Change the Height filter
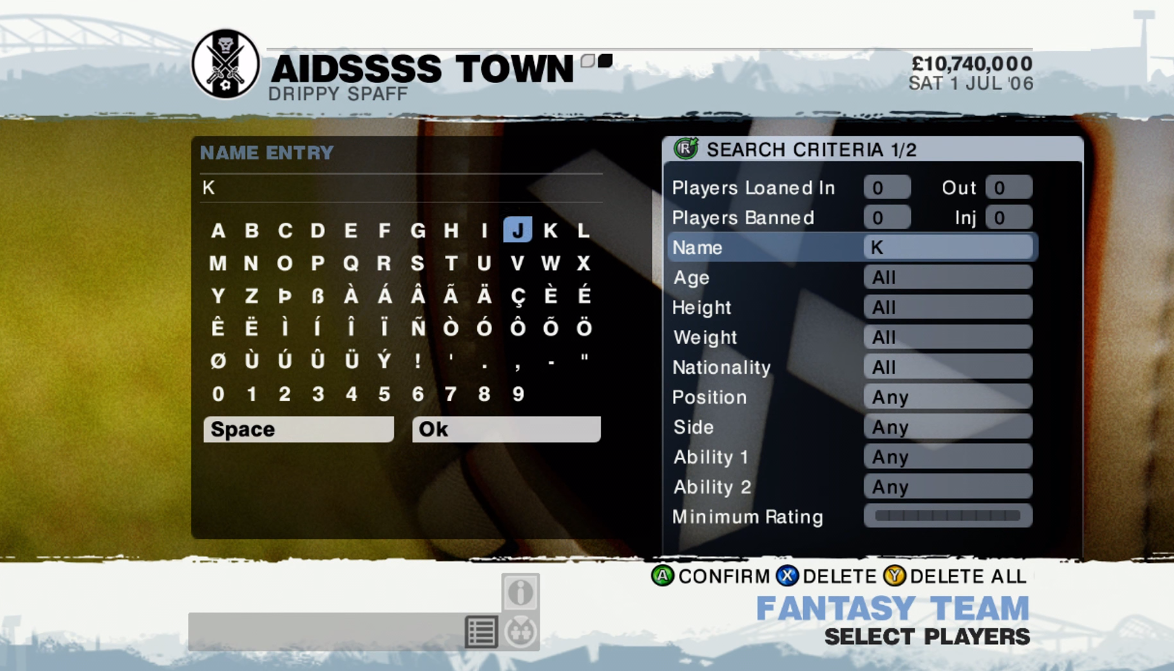This screenshot has height=671, width=1174. point(947,307)
